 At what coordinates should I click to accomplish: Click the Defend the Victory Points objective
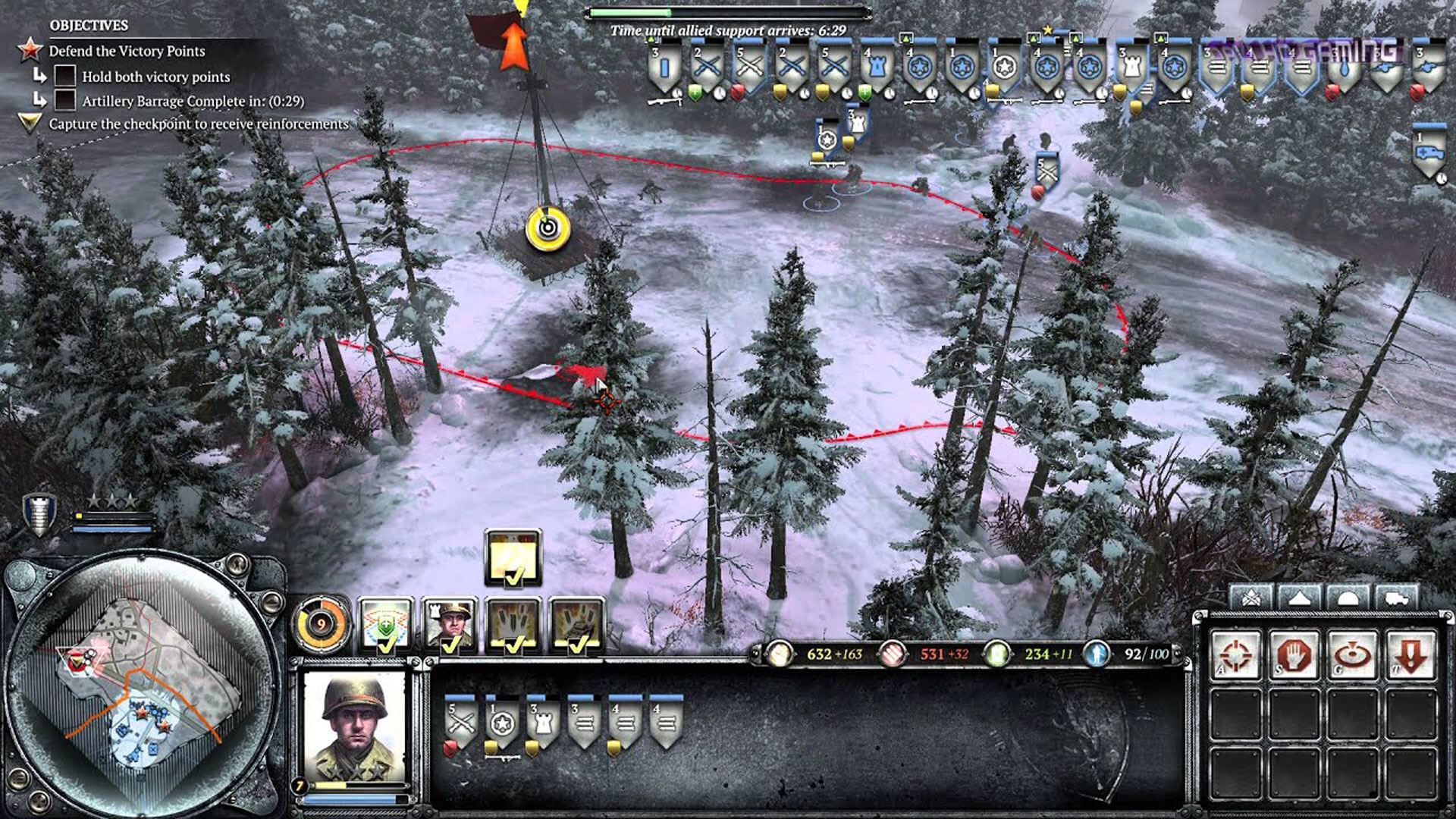(127, 51)
